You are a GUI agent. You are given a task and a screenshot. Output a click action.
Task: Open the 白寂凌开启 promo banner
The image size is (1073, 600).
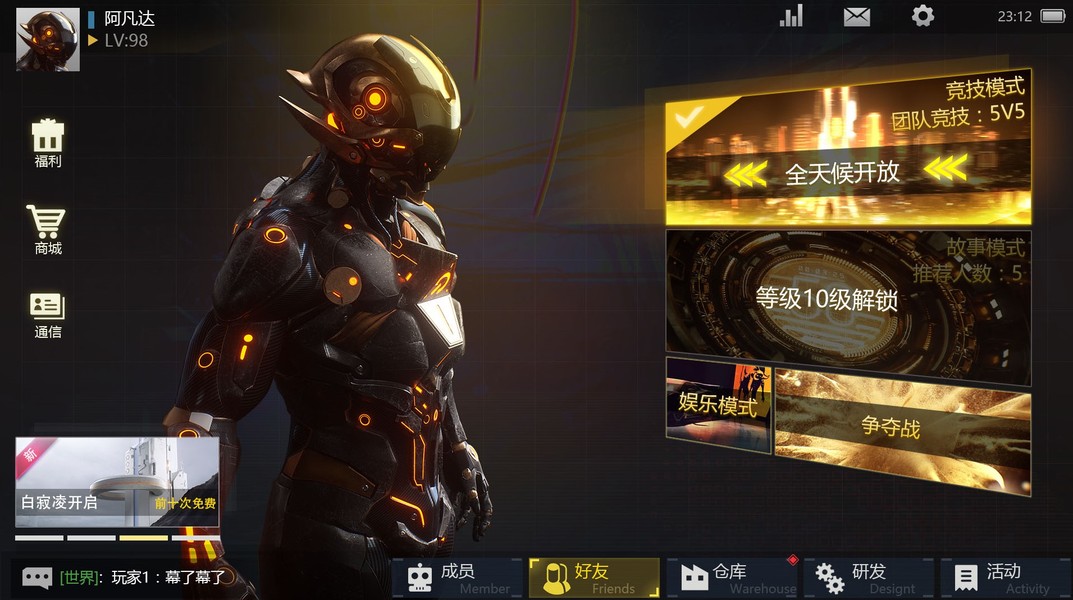(x=117, y=482)
